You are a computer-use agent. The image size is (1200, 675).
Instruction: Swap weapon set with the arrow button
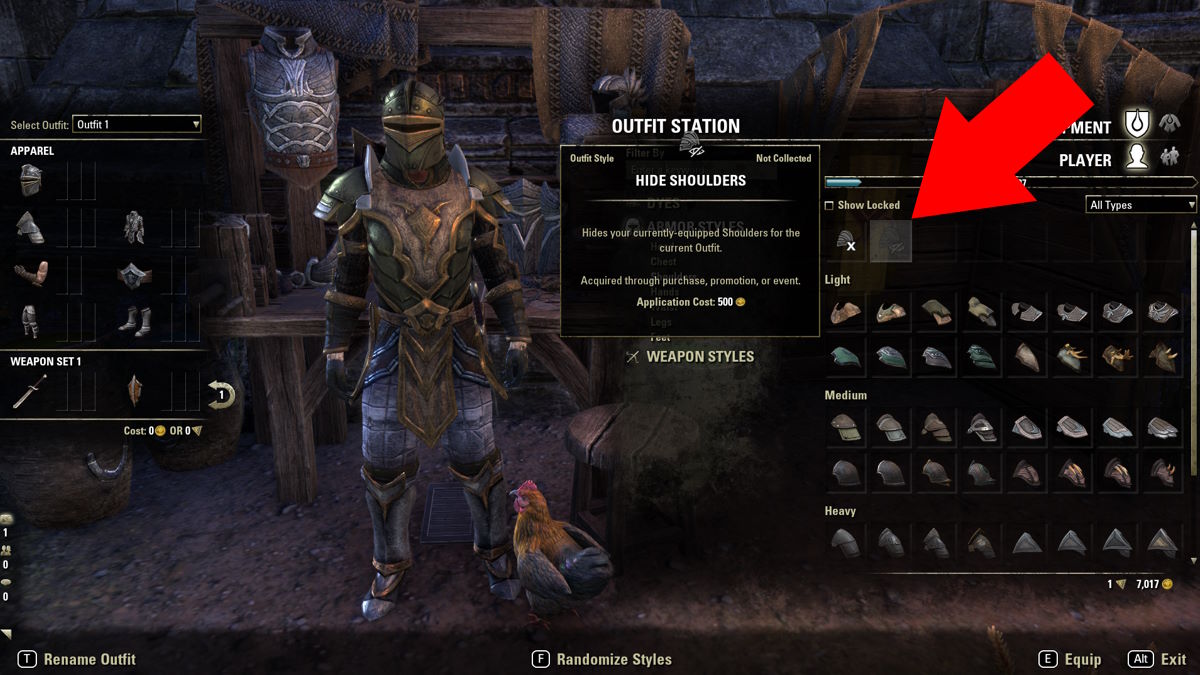coord(221,394)
